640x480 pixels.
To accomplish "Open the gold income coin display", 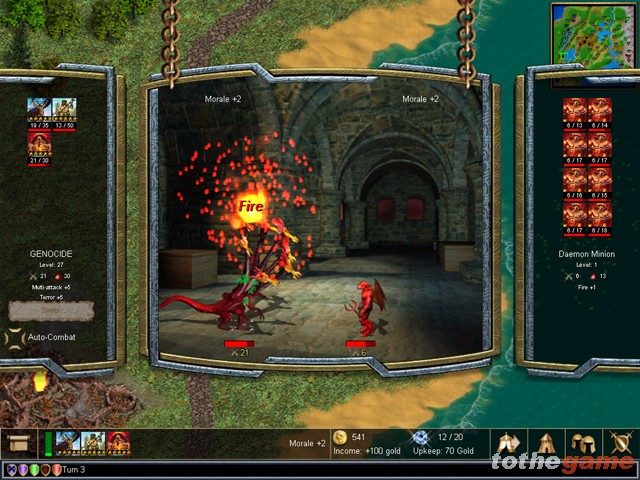I will (339, 437).
